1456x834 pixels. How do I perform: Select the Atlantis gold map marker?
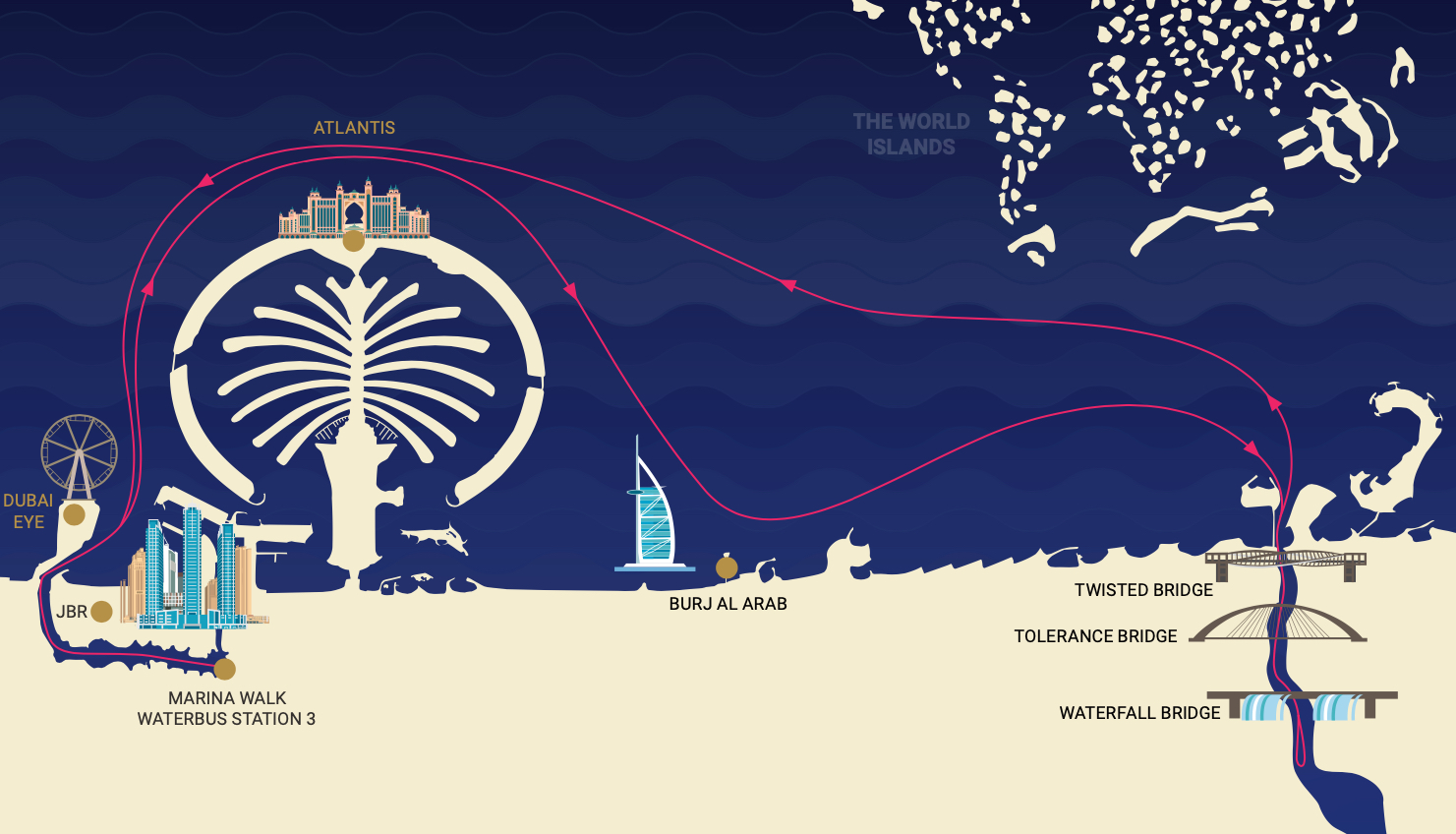[353, 240]
